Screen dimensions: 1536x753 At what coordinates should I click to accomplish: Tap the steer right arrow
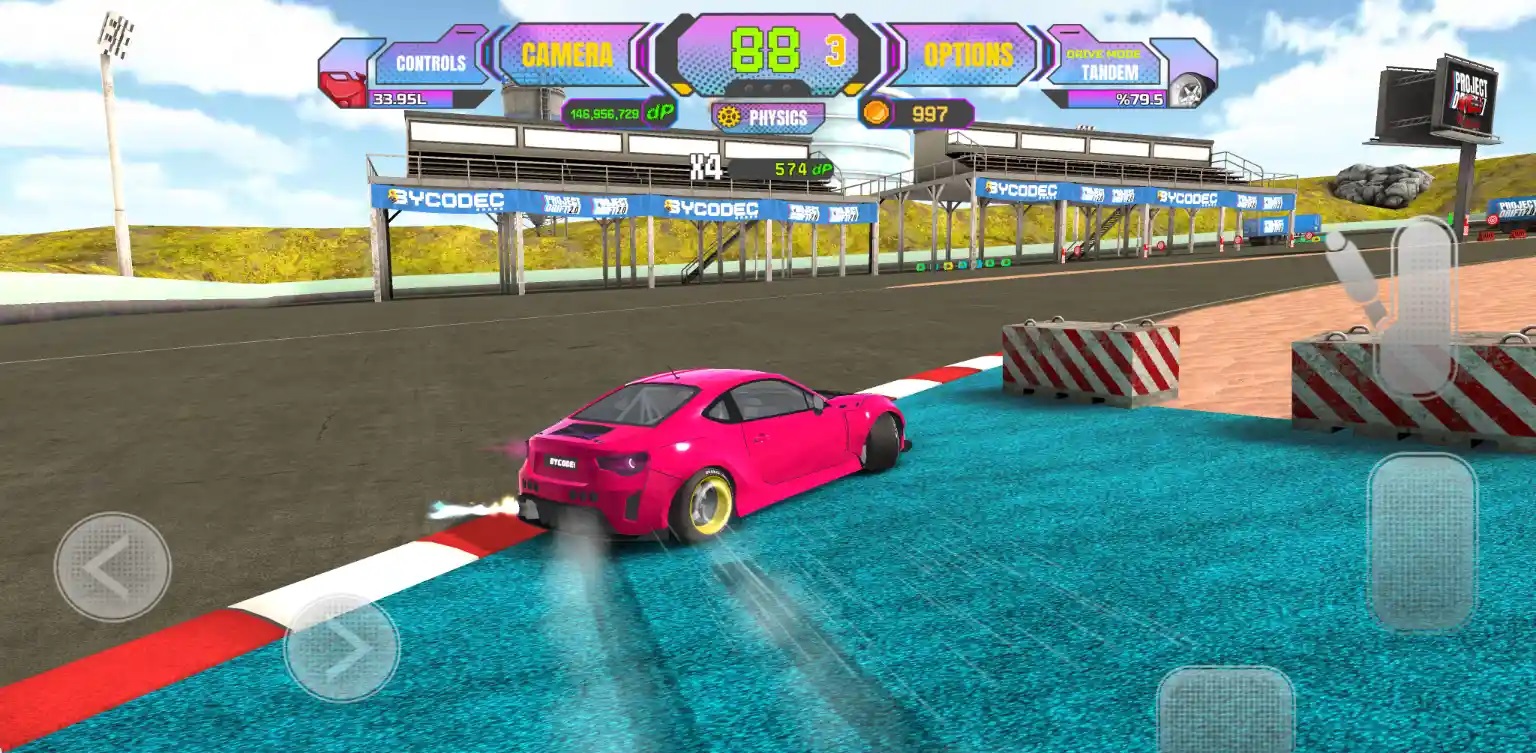342,647
